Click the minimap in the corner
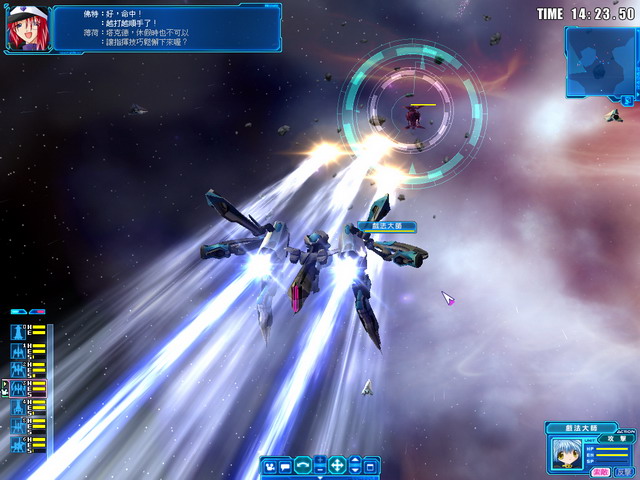The height and width of the screenshot is (480, 640). 599,59
